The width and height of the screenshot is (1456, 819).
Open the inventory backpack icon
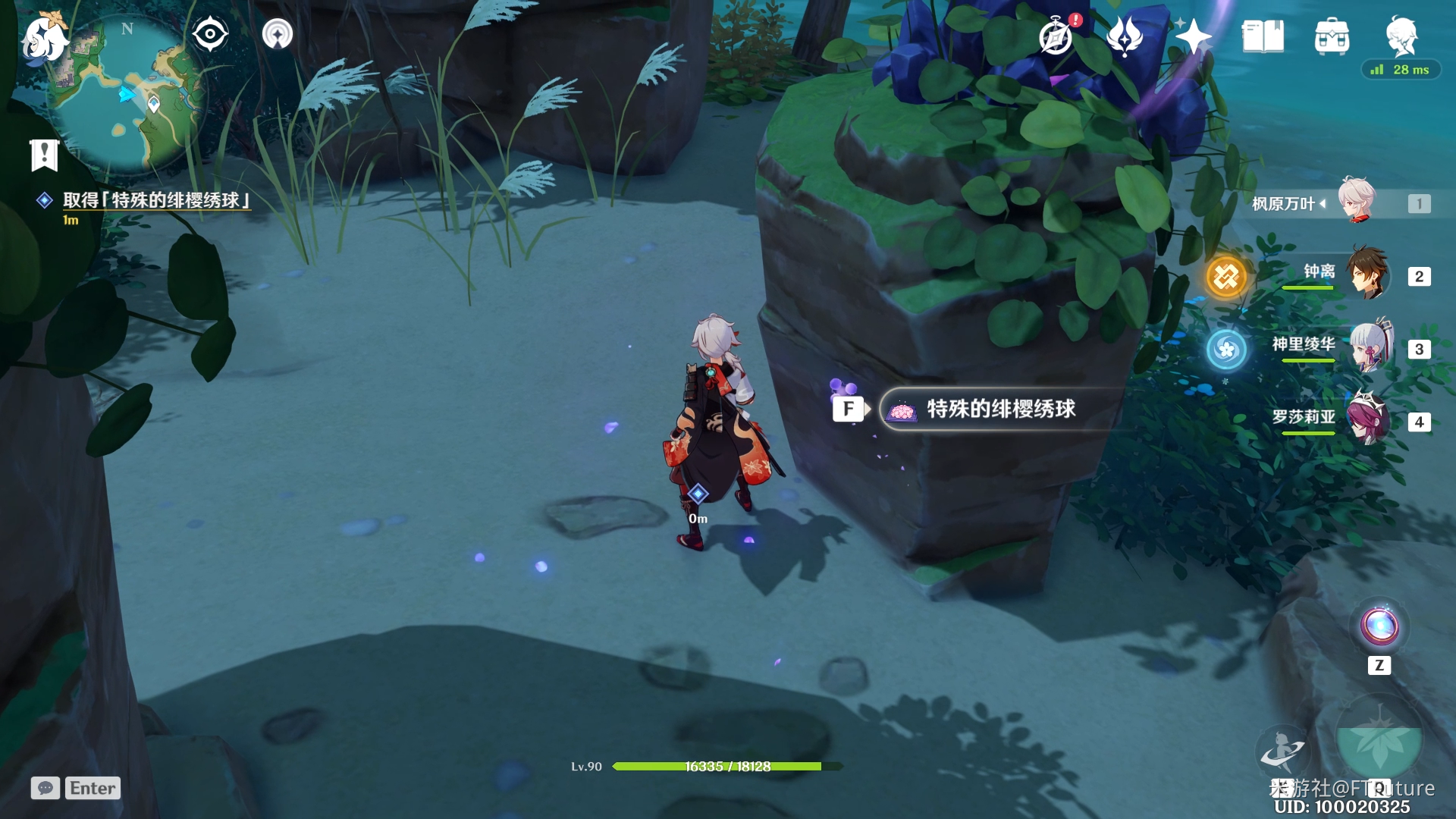[1332, 36]
